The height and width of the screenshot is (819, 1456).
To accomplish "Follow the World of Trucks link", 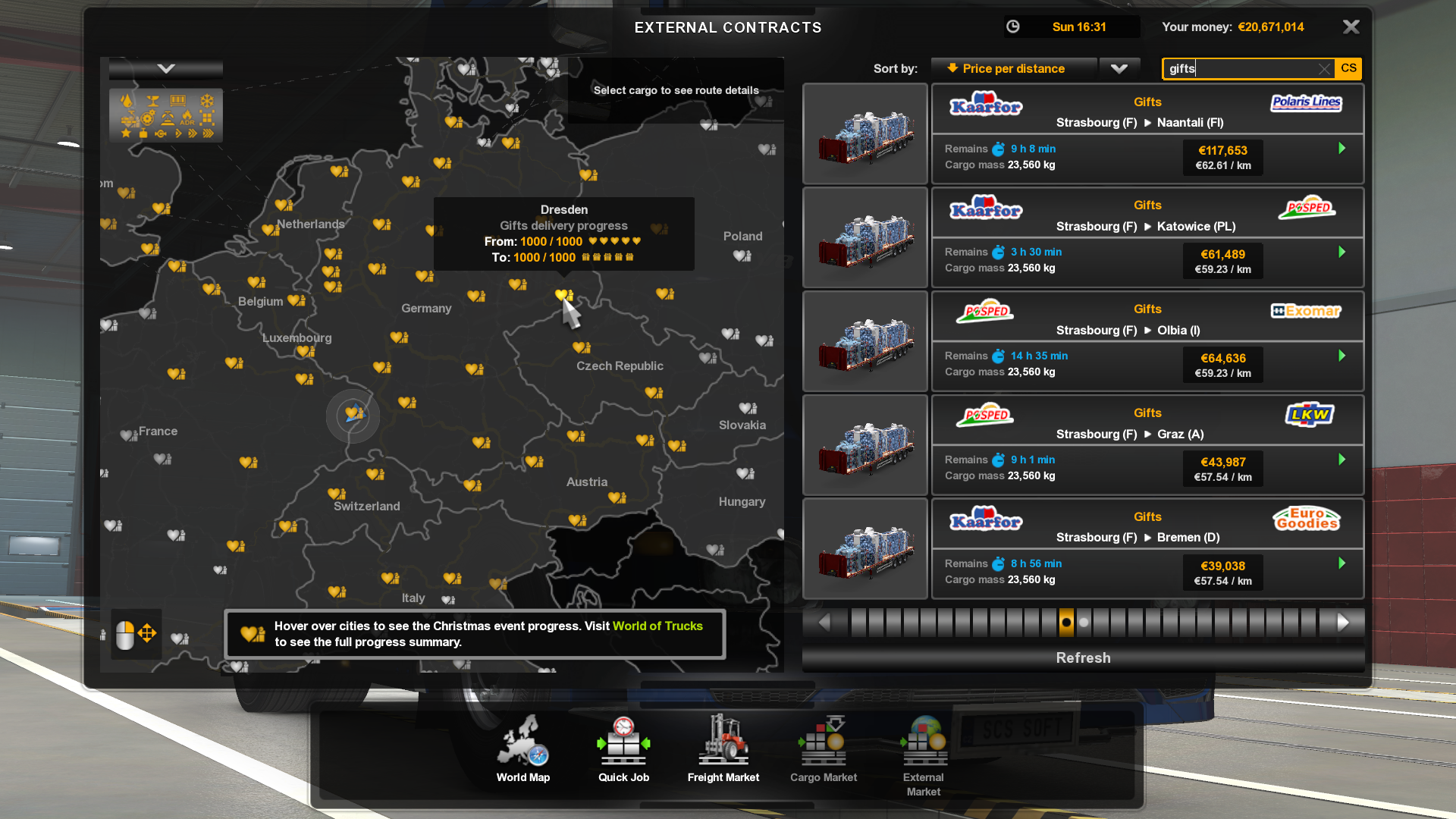I will 657,626.
